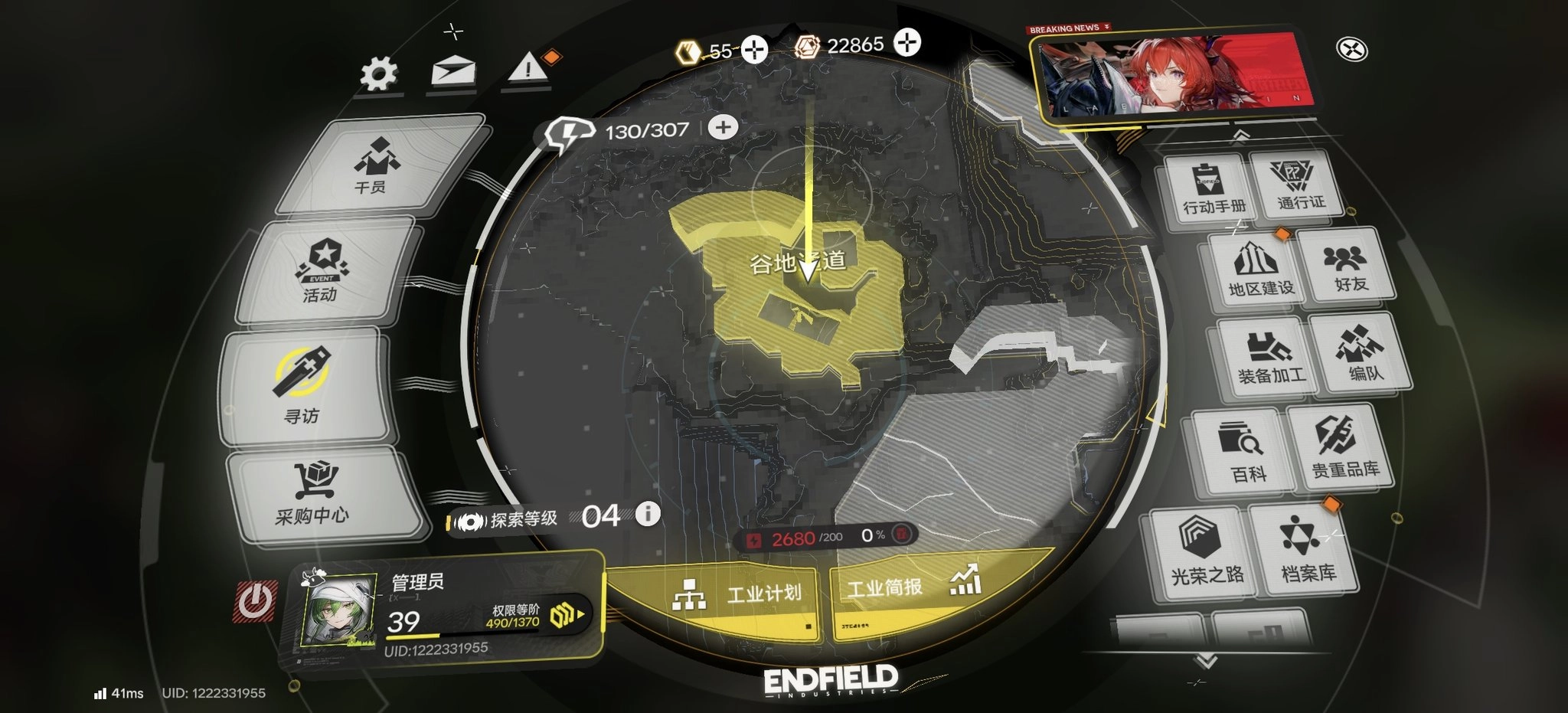Add stamina with the plus beside 130/307
1568x713 pixels.
point(723,127)
